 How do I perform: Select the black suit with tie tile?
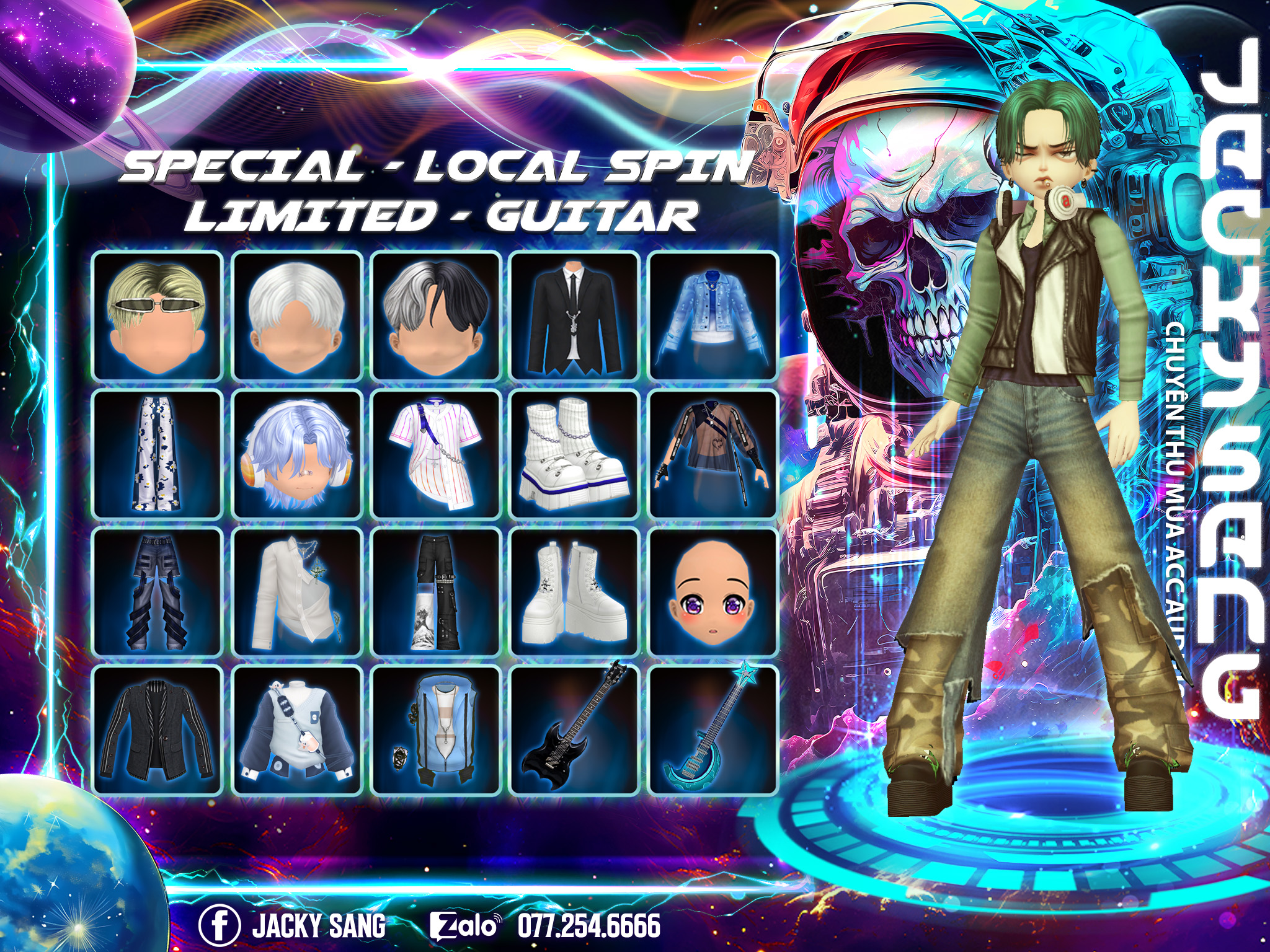(x=574, y=316)
